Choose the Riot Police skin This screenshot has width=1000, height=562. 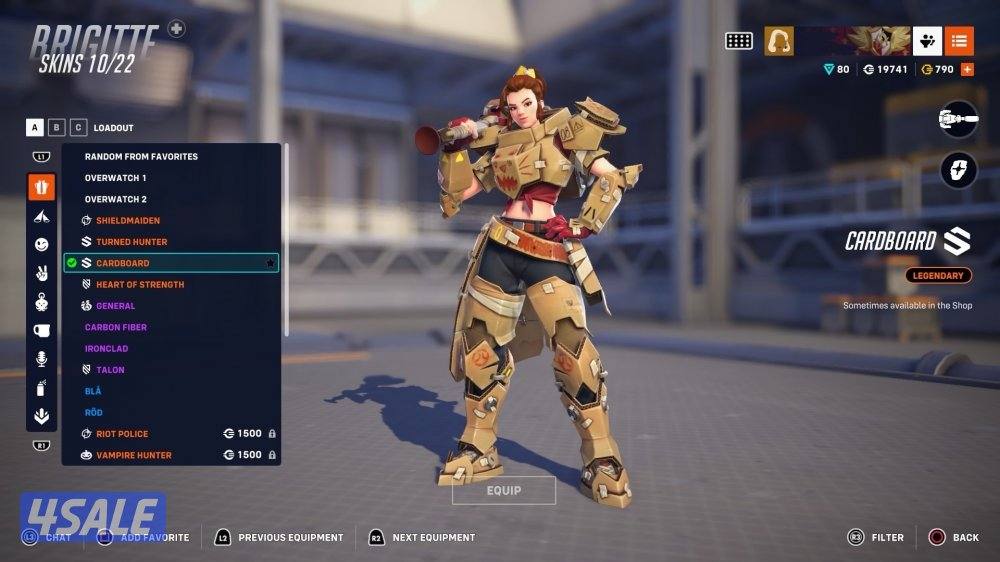coord(122,434)
